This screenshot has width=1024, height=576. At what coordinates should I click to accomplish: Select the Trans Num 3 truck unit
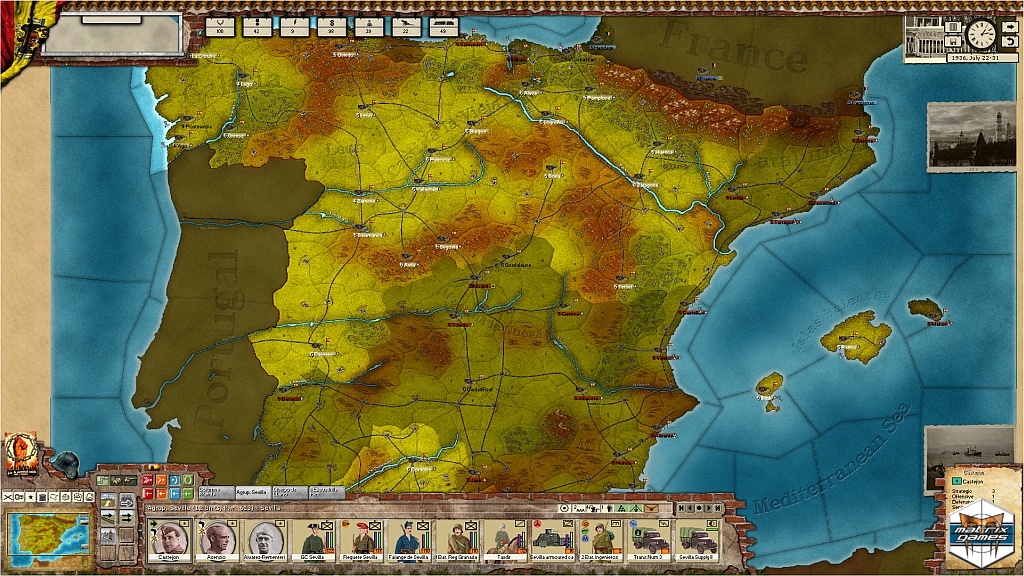pyautogui.click(x=648, y=541)
